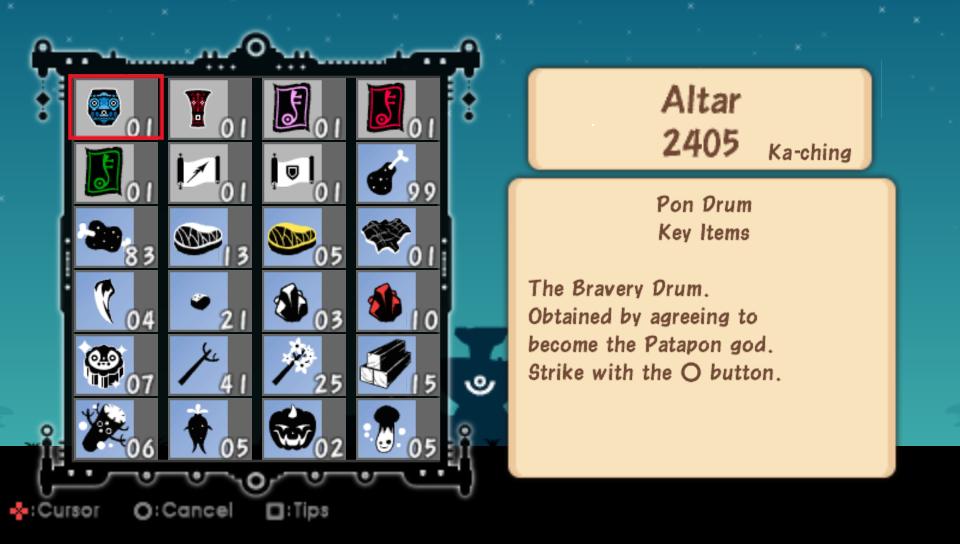Choose the spotted meat with 83 count
Viewport: 960px width, 544px height.
pyautogui.click(x=114, y=236)
